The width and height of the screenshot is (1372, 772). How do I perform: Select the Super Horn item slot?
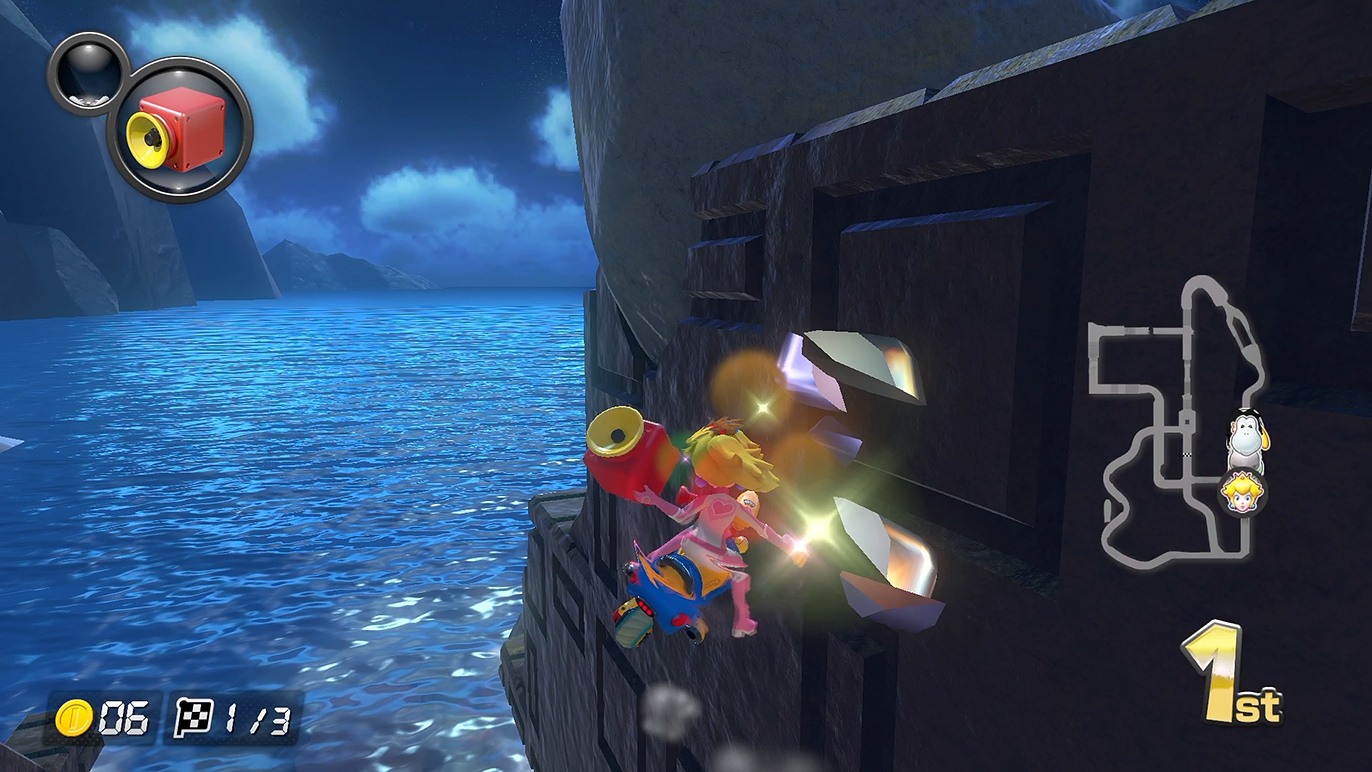(x=180, y=130)
